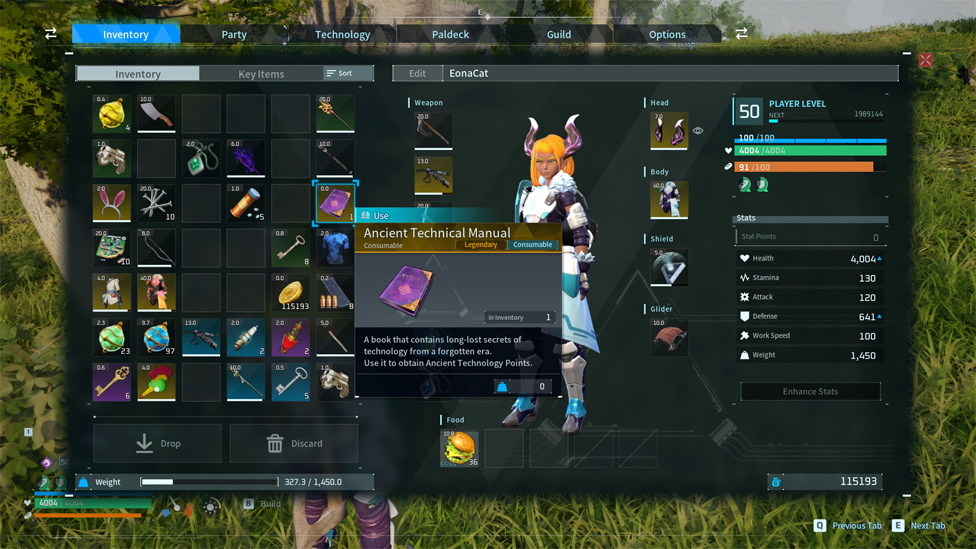Select the equipped shield slot

tap(669, 268)
